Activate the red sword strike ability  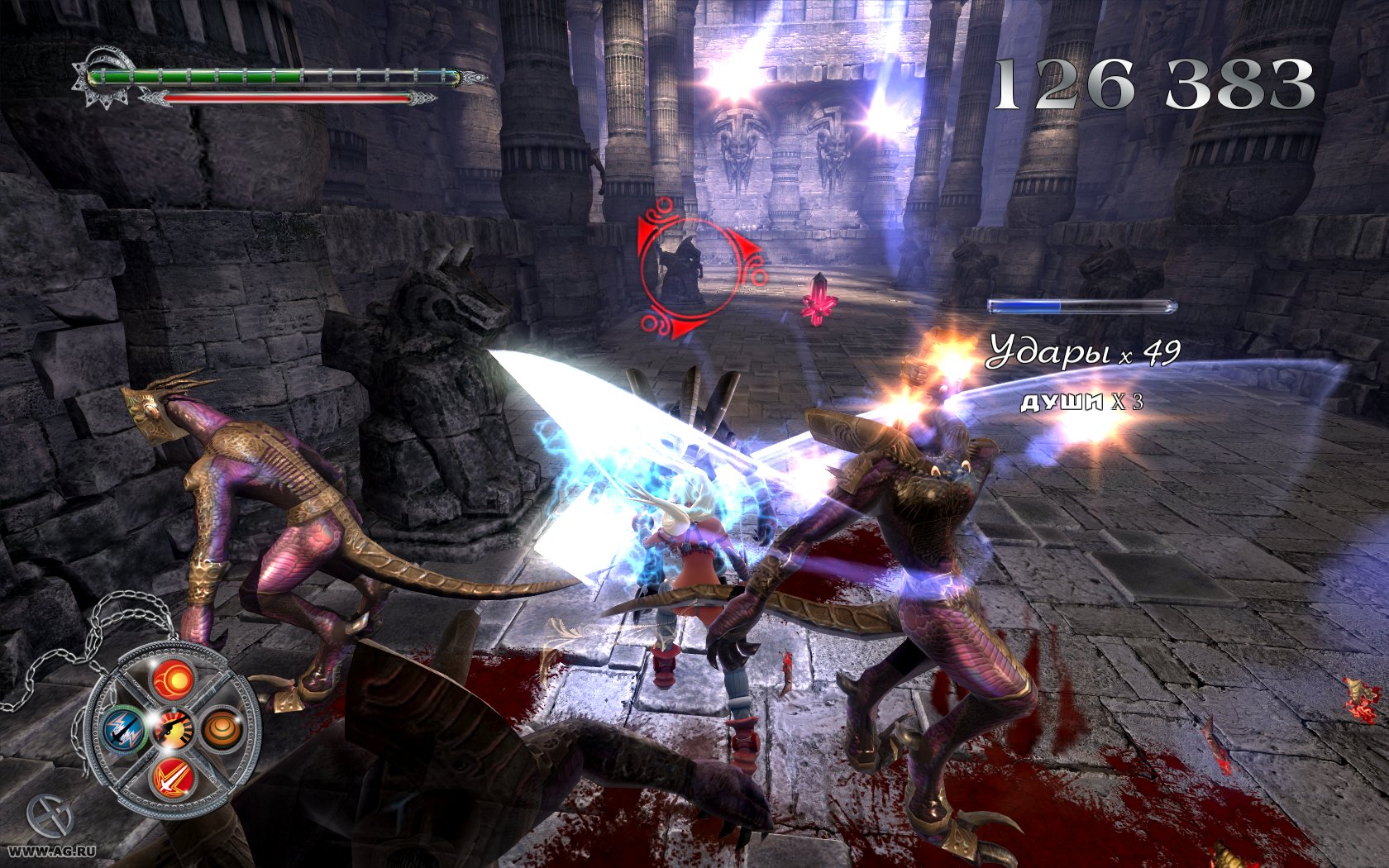point(173,777)
